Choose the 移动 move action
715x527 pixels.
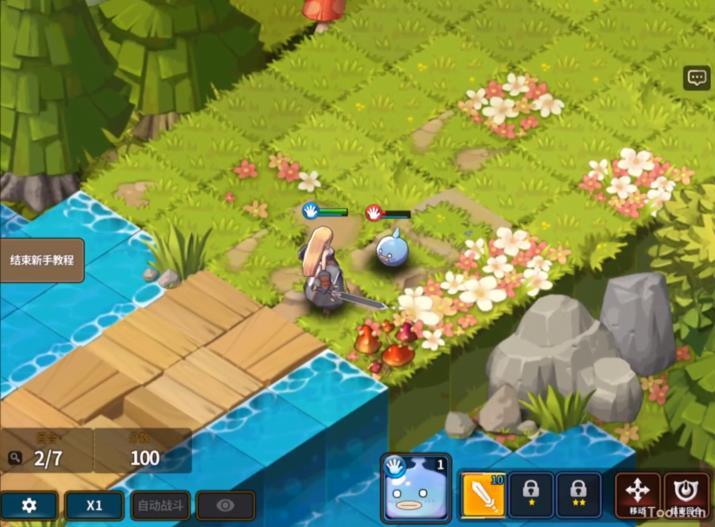click(x=637, y=494)
